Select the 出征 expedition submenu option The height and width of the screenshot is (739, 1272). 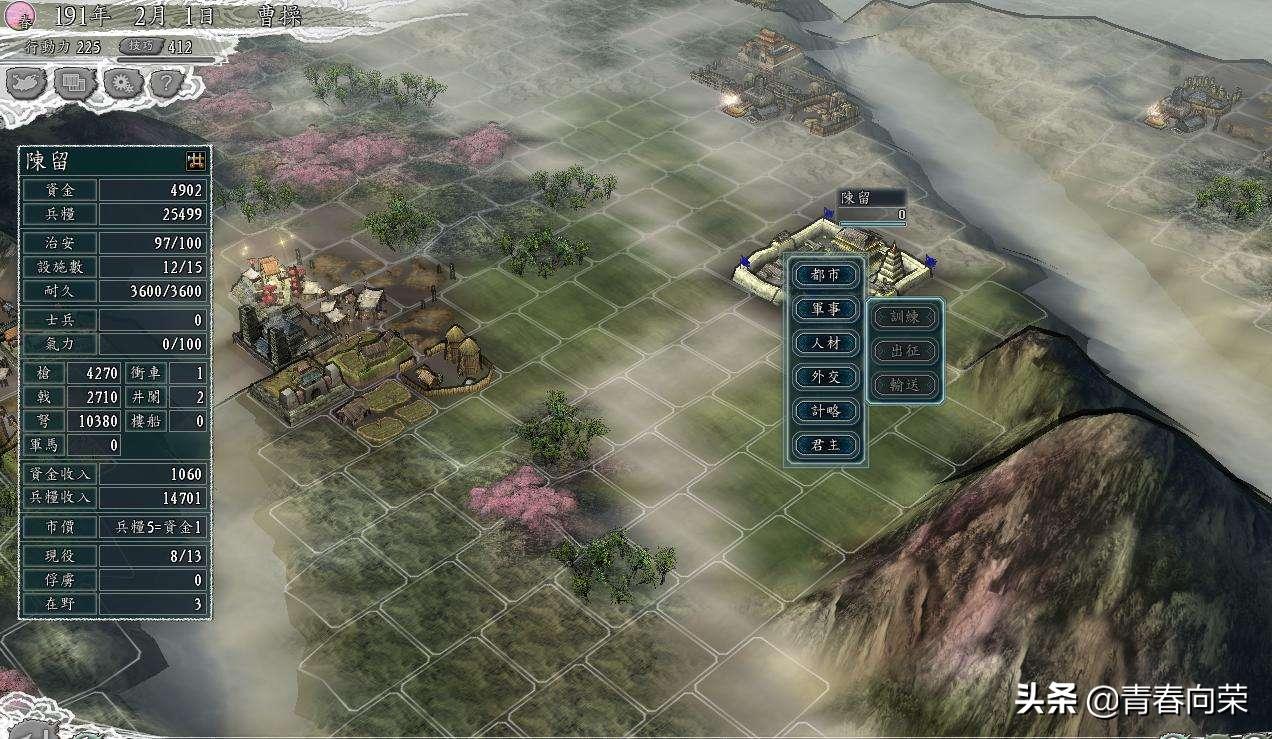(904, 351)
